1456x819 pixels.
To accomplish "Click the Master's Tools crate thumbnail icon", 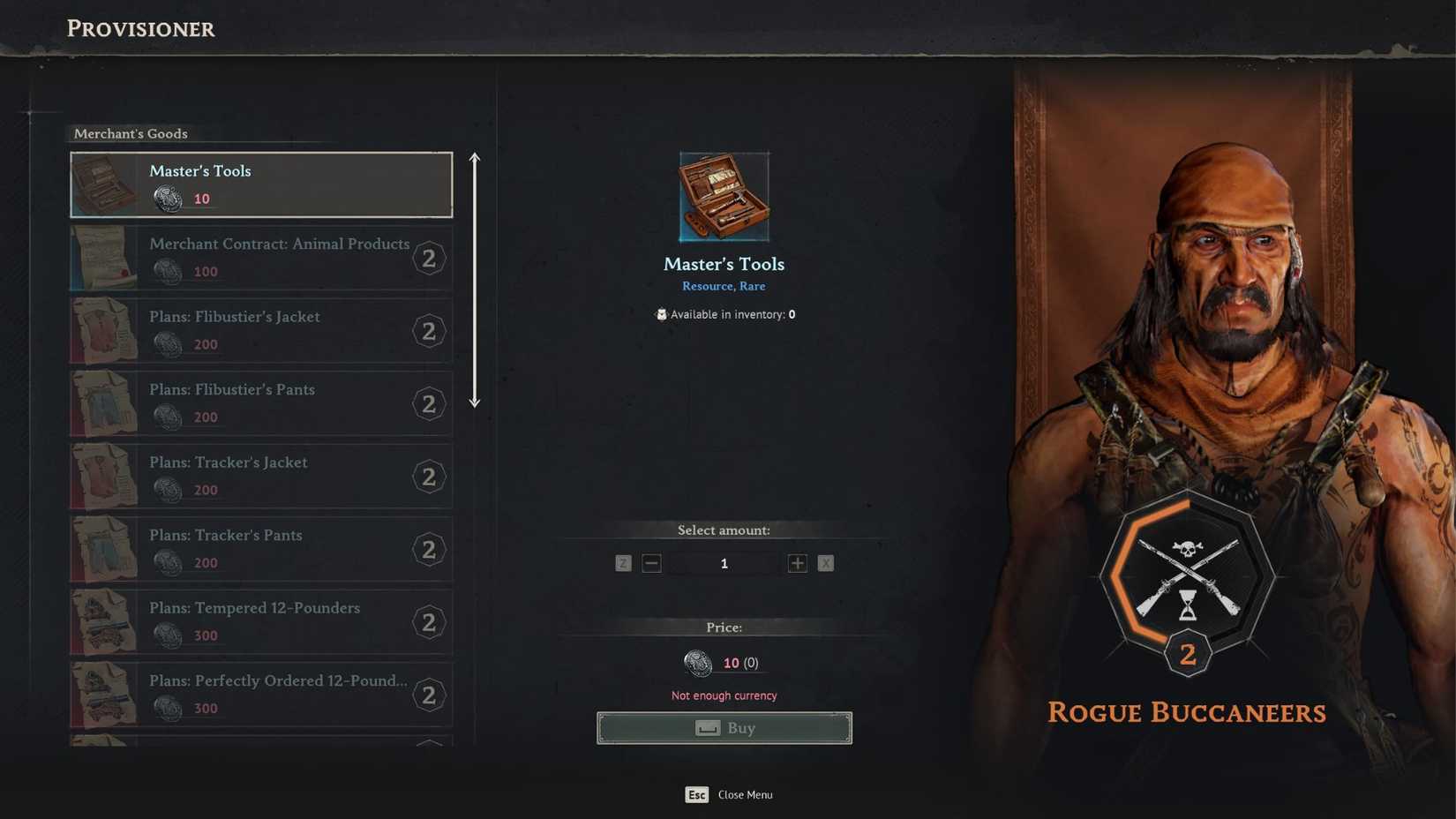I will (x=103, y=183).
